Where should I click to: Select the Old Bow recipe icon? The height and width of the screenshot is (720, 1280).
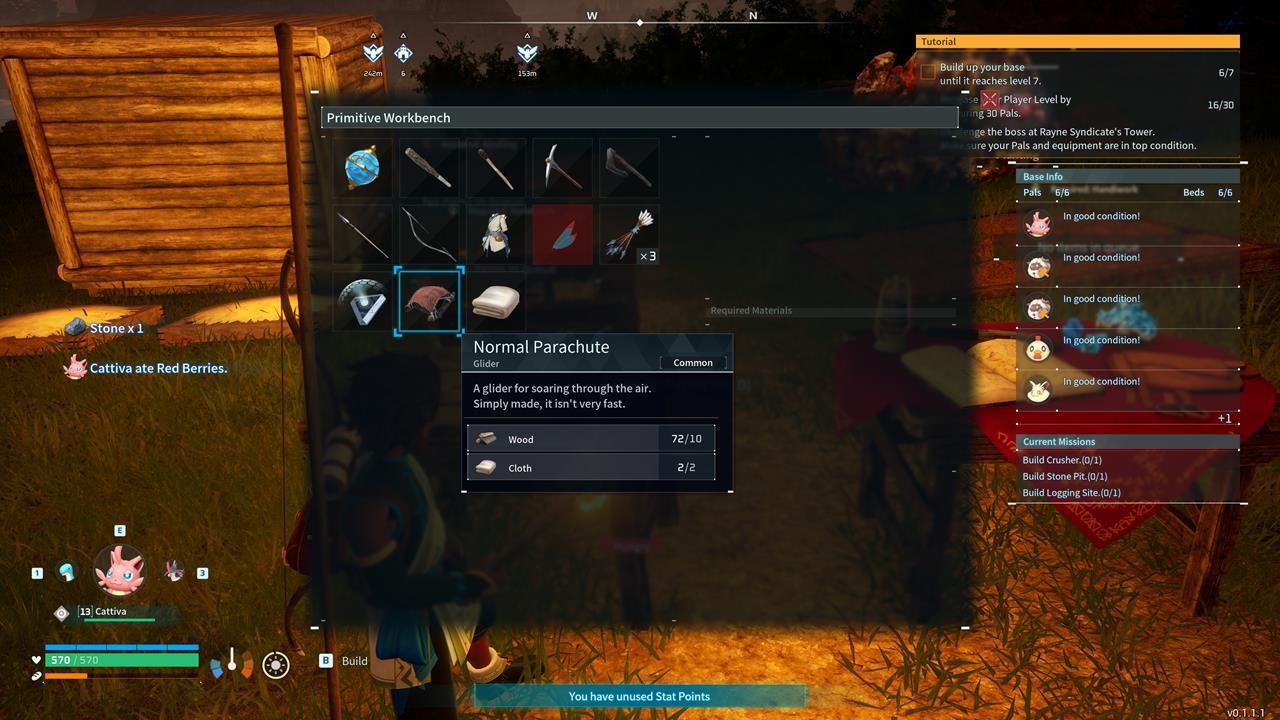click(429, 234)
